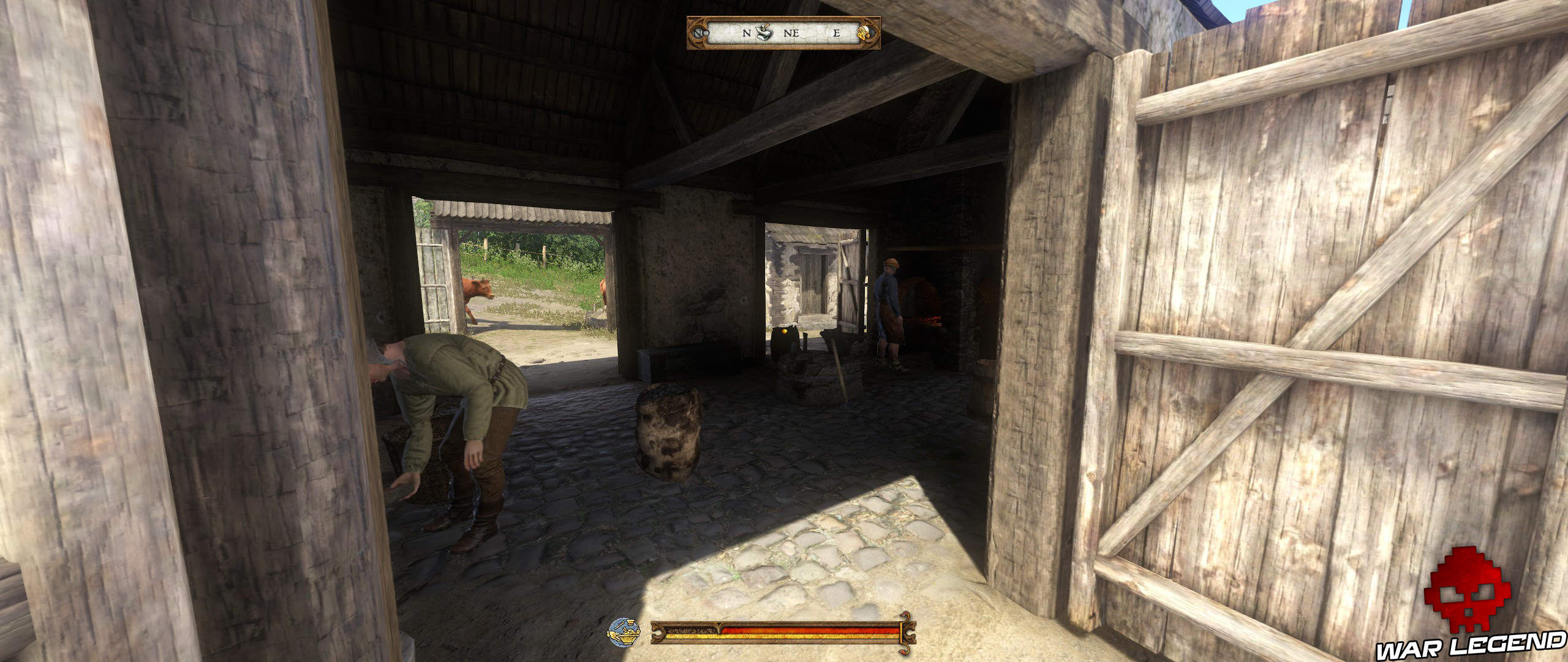Select the golden helmet icon at compass right end
1568x662 pixels.
[x=864, y=34]
